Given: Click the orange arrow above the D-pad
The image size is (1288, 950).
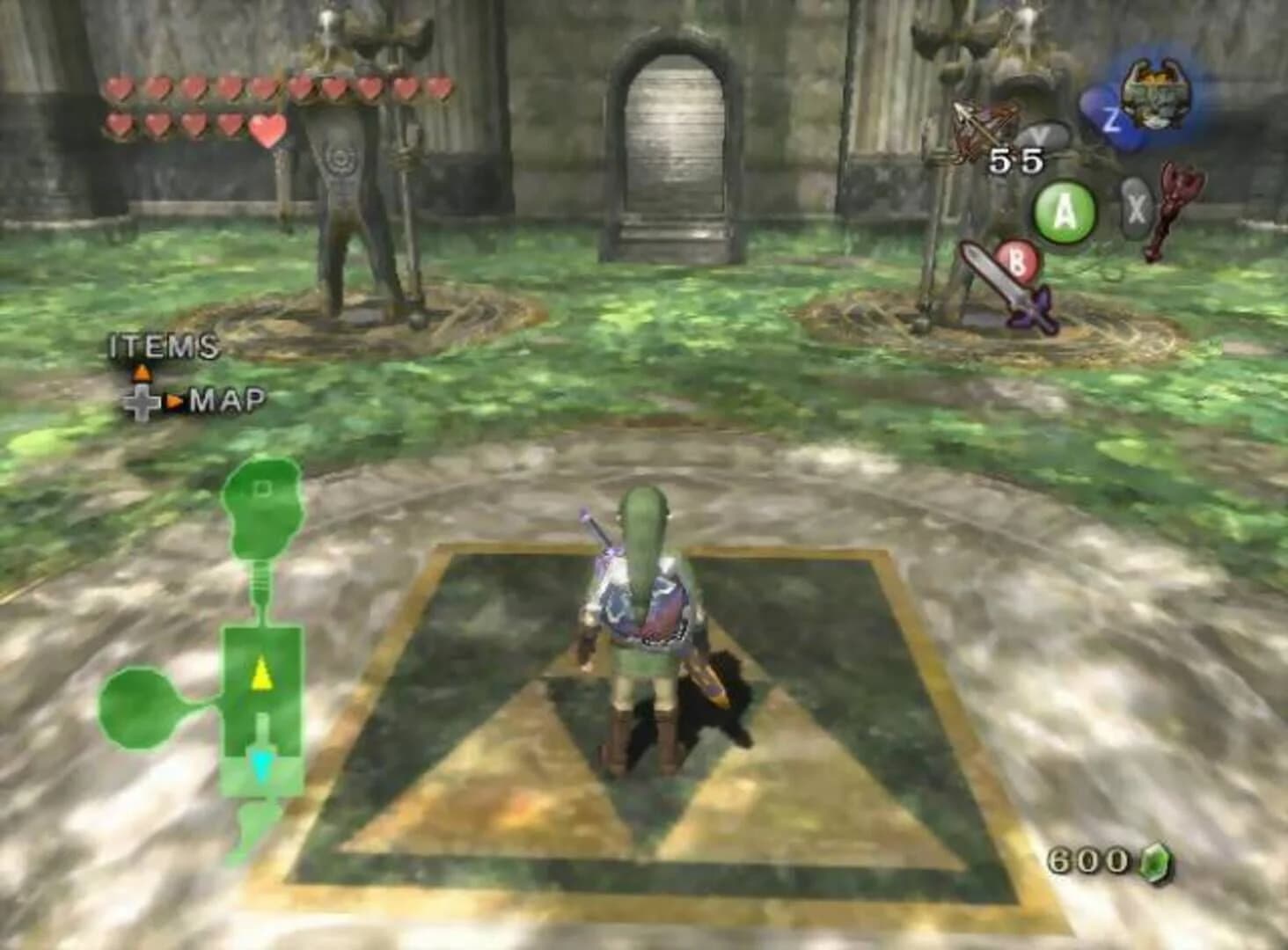Looking at the screenshot, I should [141, 372].
